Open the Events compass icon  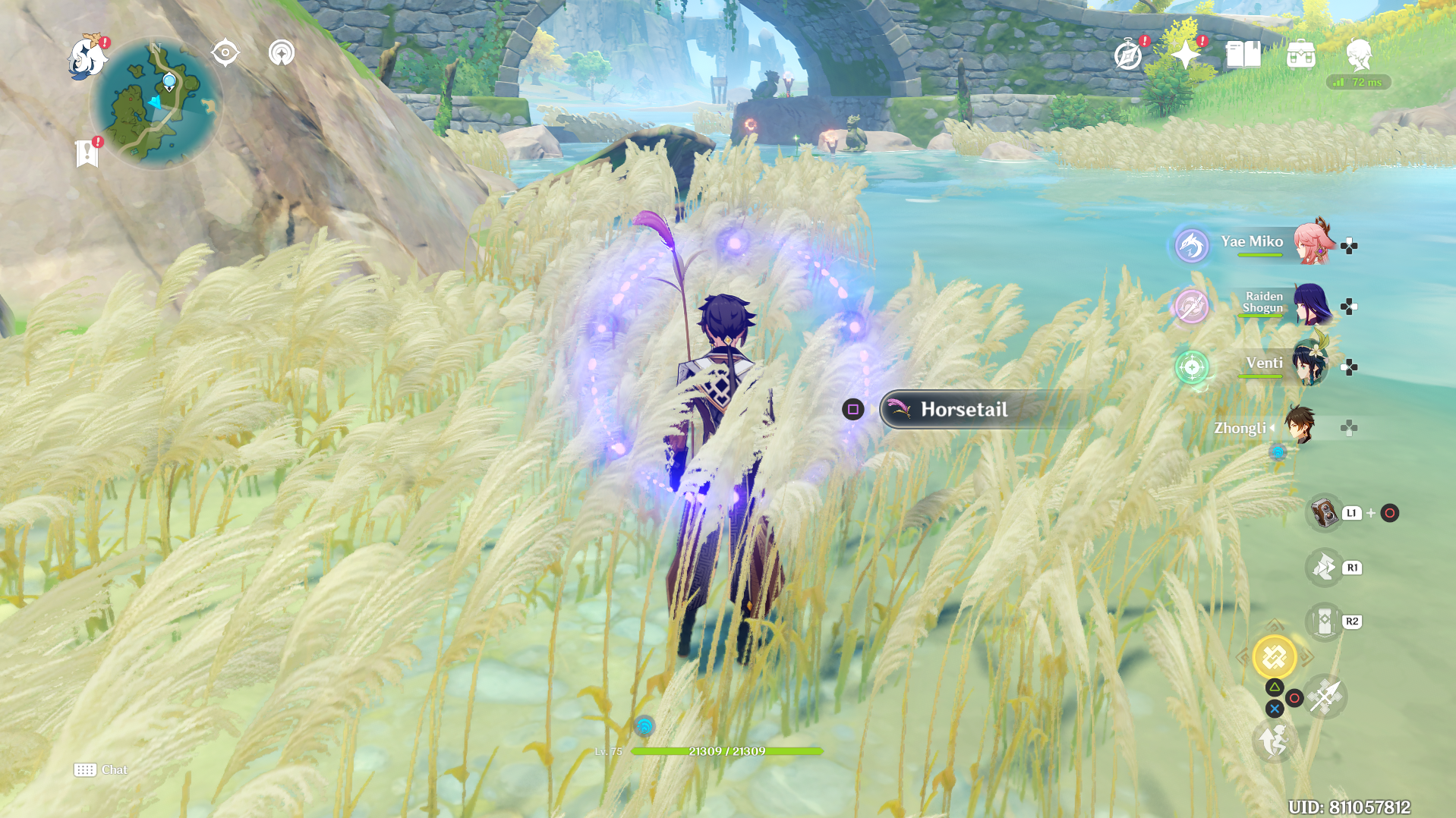click(x=1128, y=55)
